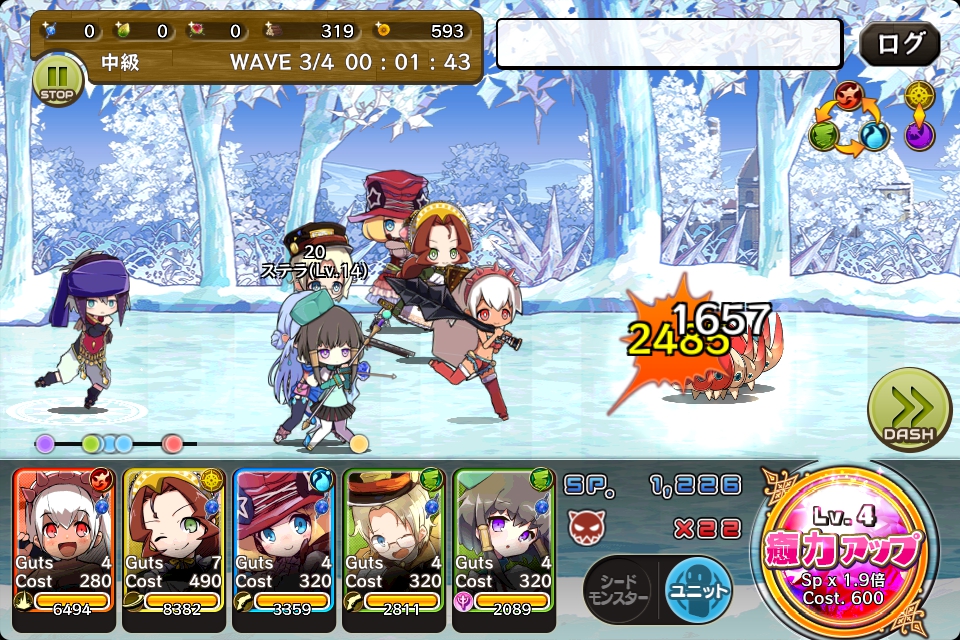Switch to the ユニット unit tab

[698, 589]
